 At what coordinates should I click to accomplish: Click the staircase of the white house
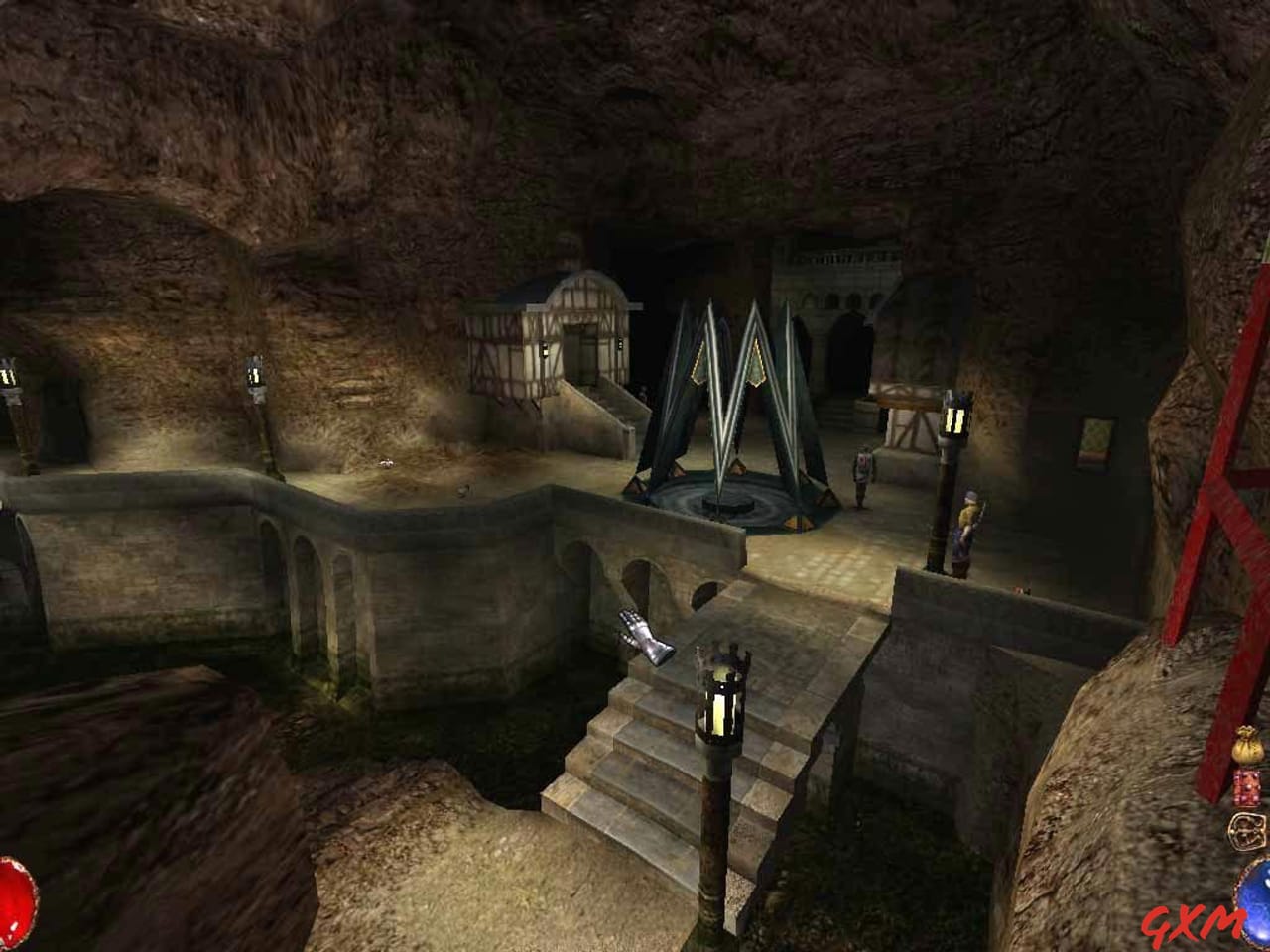[x=607, y=412]
